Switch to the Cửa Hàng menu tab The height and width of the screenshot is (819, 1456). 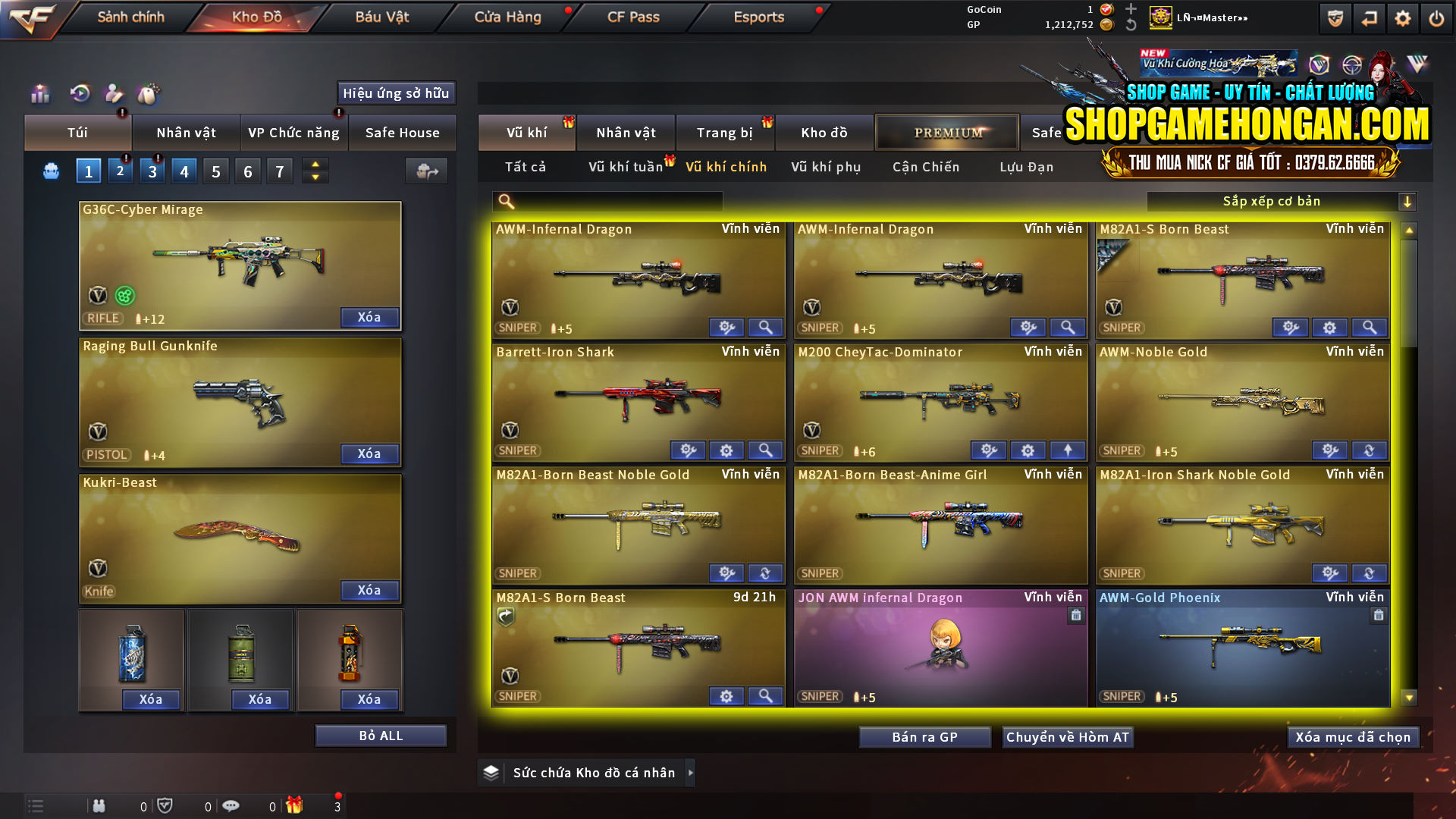pyautogui.click(x=507, y=17)
